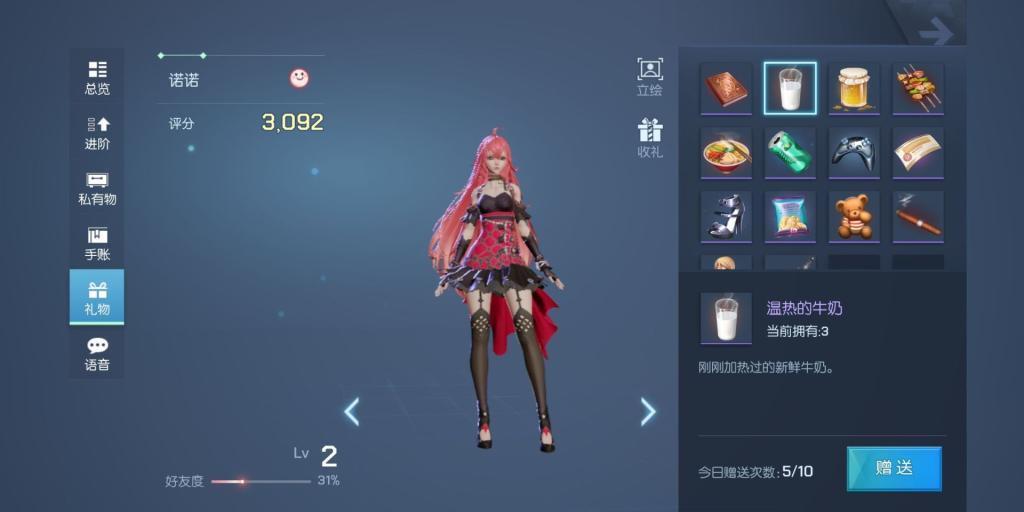1024x512 pixels.
Task: Switch to the 进阶 advancement tab
Action: [x=97, y=133]
